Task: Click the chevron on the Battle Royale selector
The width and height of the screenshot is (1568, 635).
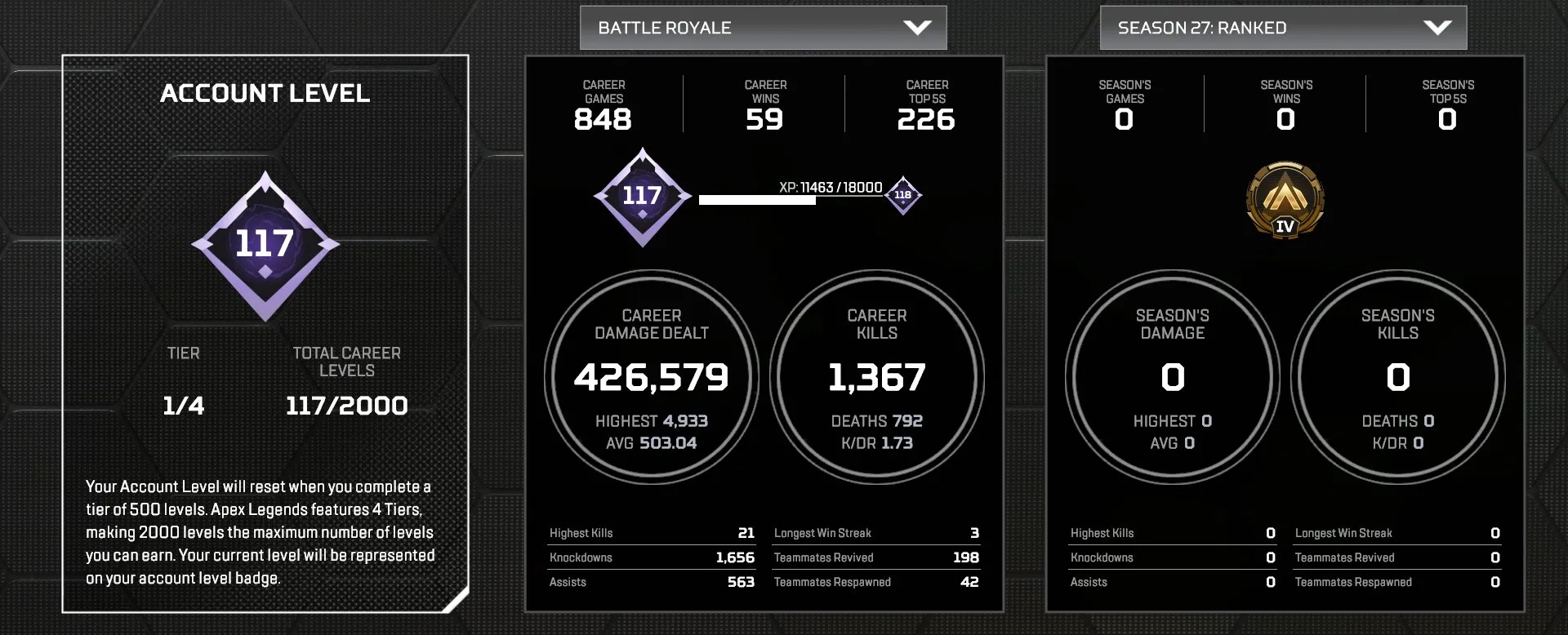Action: pyautogui.click(x=916, y=27)
